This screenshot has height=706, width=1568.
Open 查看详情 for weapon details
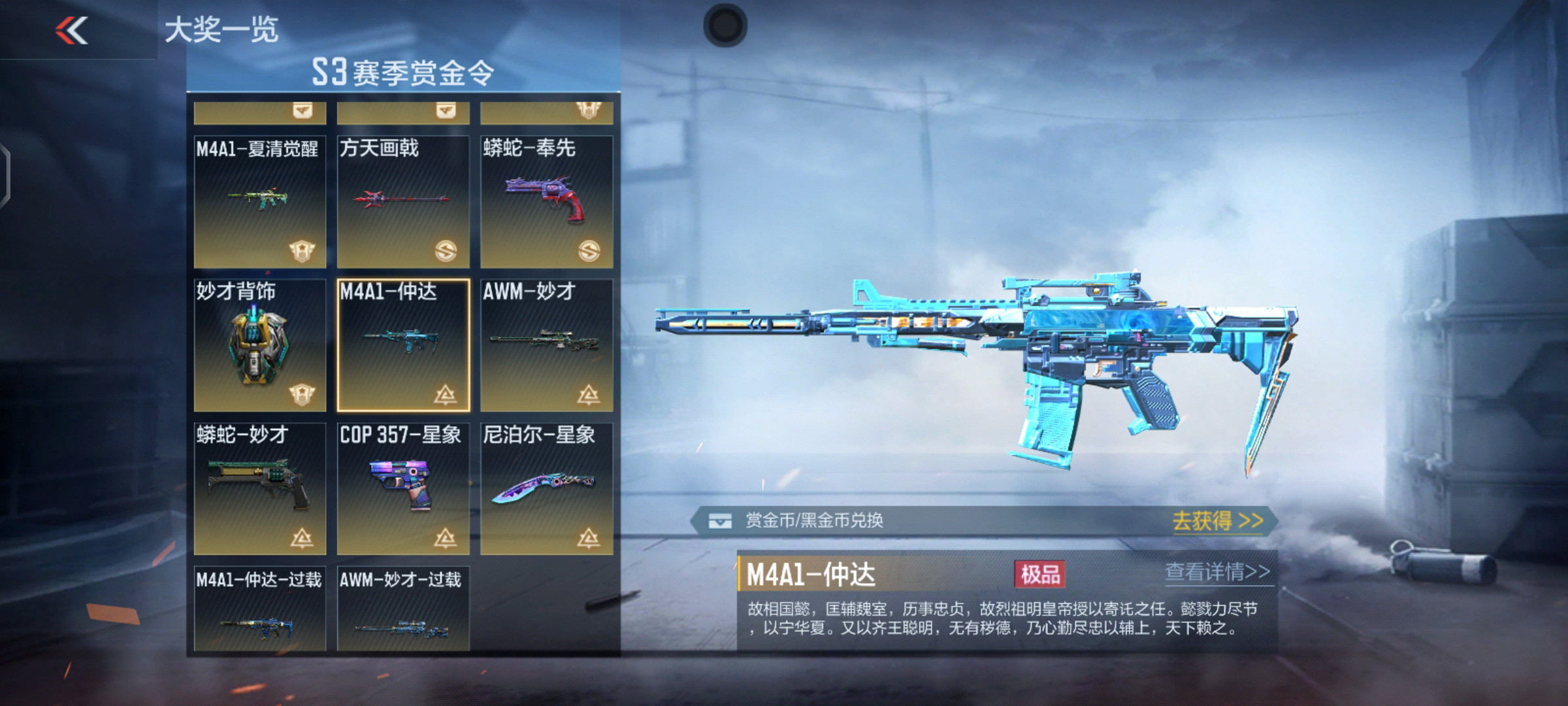1217,572
